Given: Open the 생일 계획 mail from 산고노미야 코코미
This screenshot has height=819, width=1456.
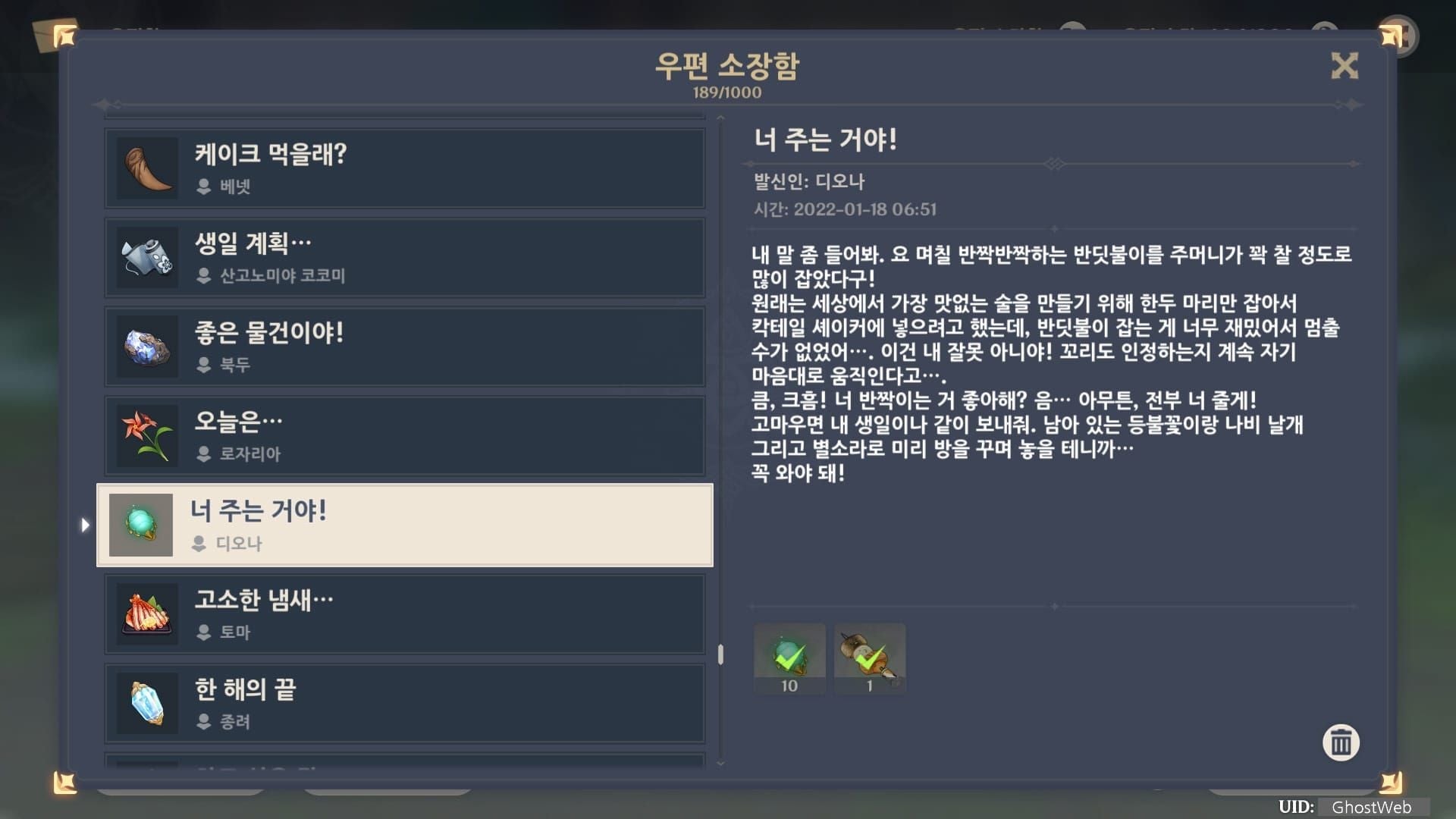Looking at the screenshot, I should click(404, 257).
